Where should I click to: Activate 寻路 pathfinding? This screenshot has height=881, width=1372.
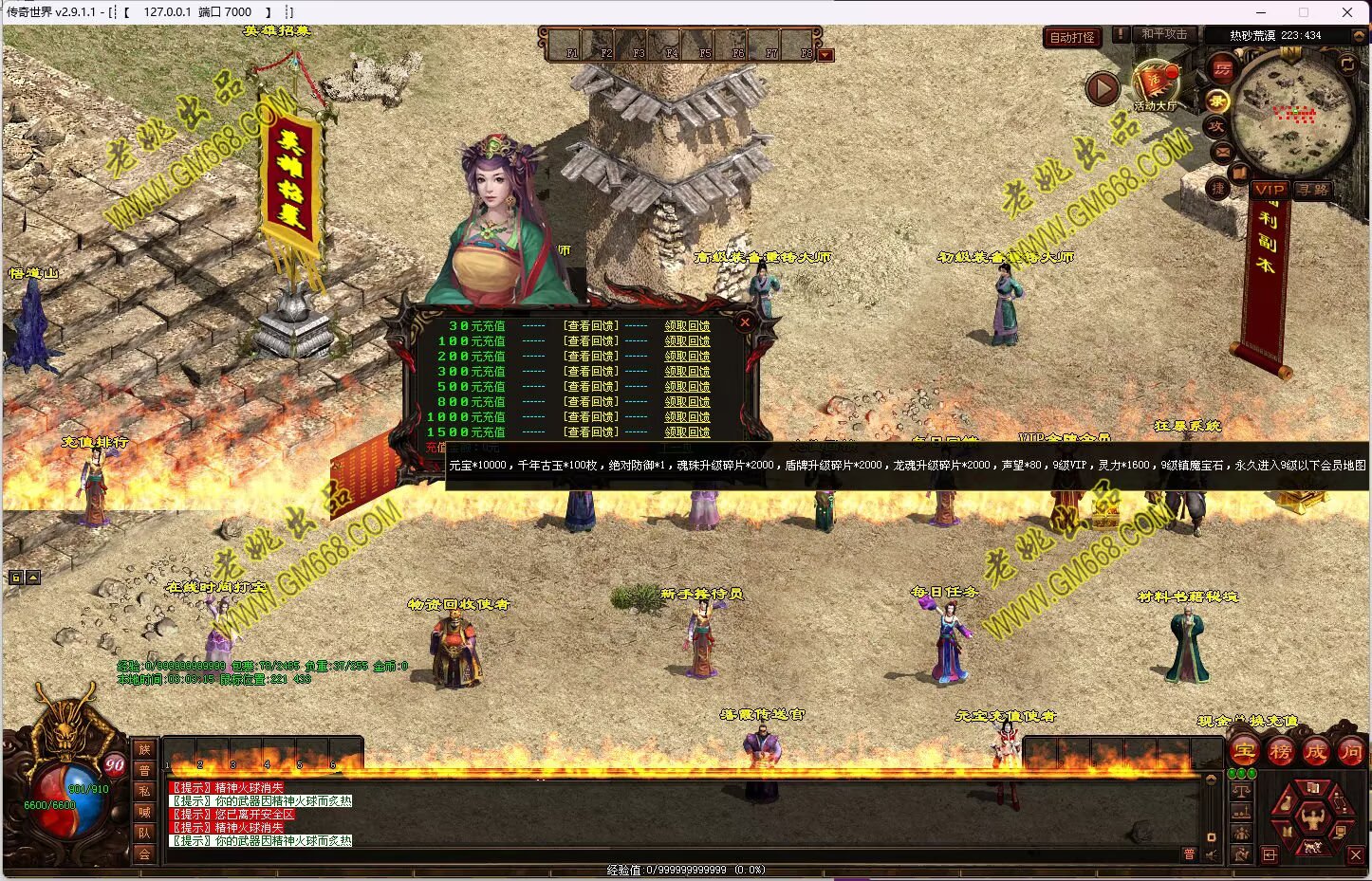(1313, 190)
